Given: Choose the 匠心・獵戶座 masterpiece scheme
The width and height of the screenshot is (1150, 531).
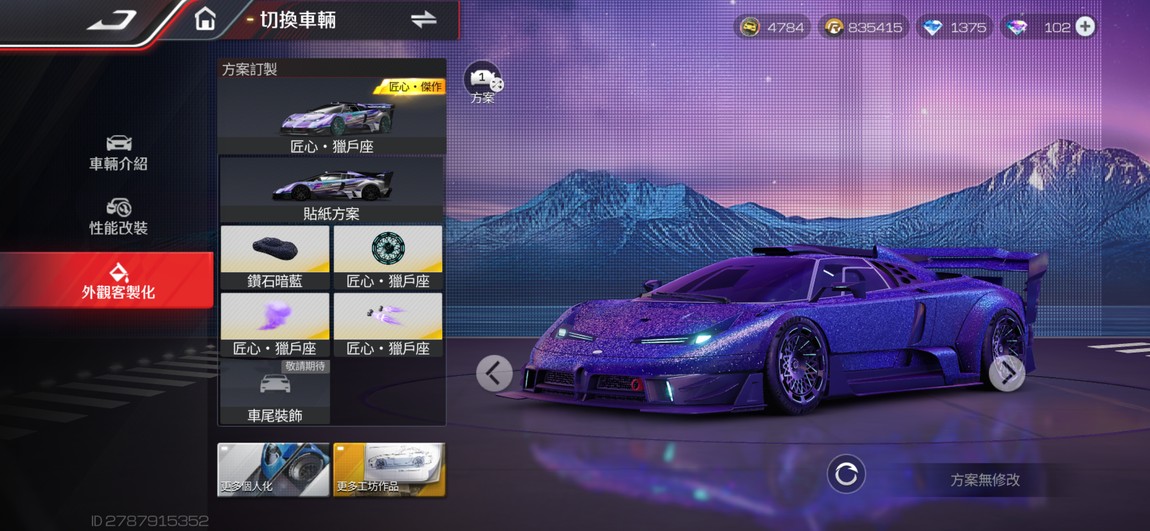Looking at the screenshot, I should click(332, 117).
